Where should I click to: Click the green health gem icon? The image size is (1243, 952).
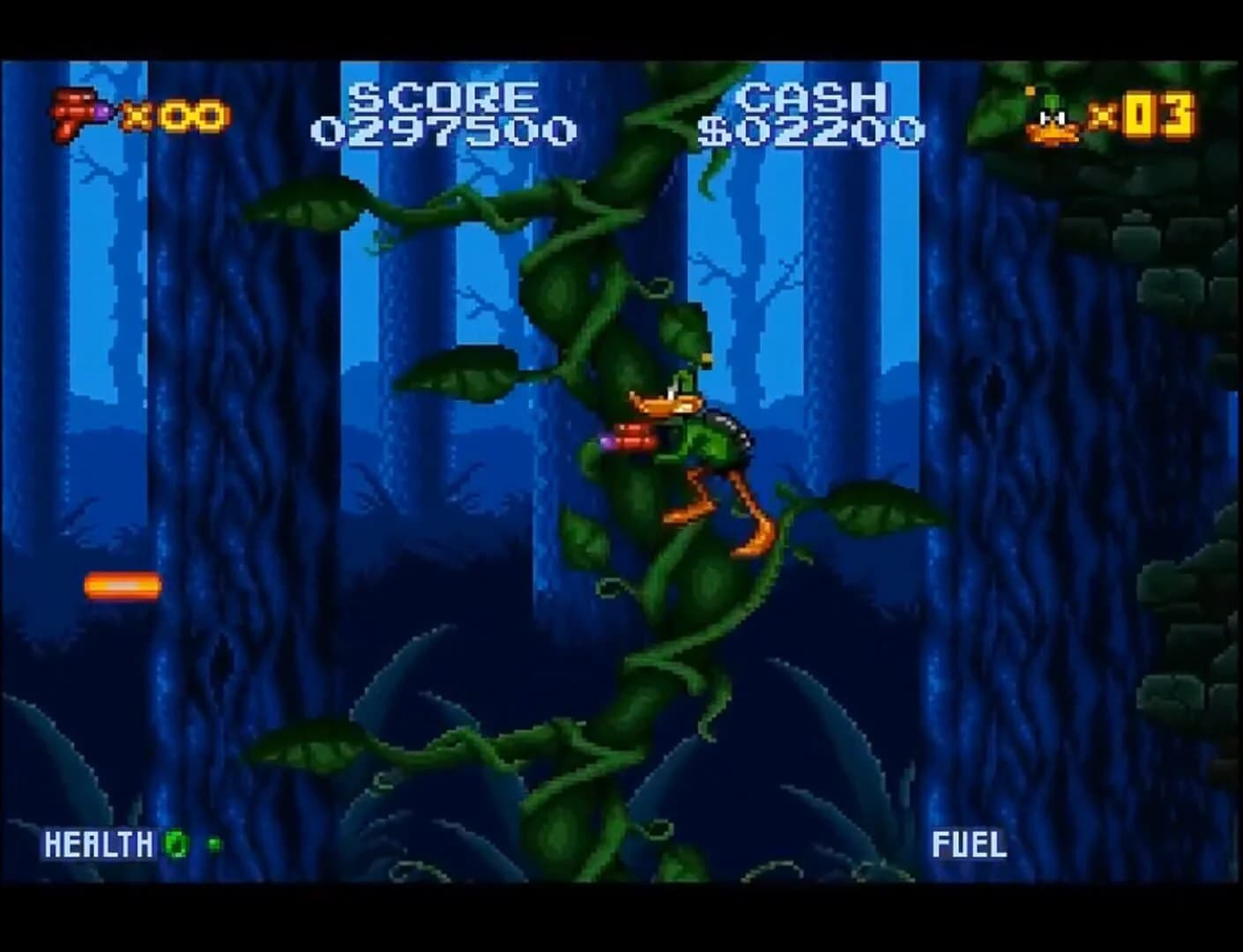pos(175,844)
